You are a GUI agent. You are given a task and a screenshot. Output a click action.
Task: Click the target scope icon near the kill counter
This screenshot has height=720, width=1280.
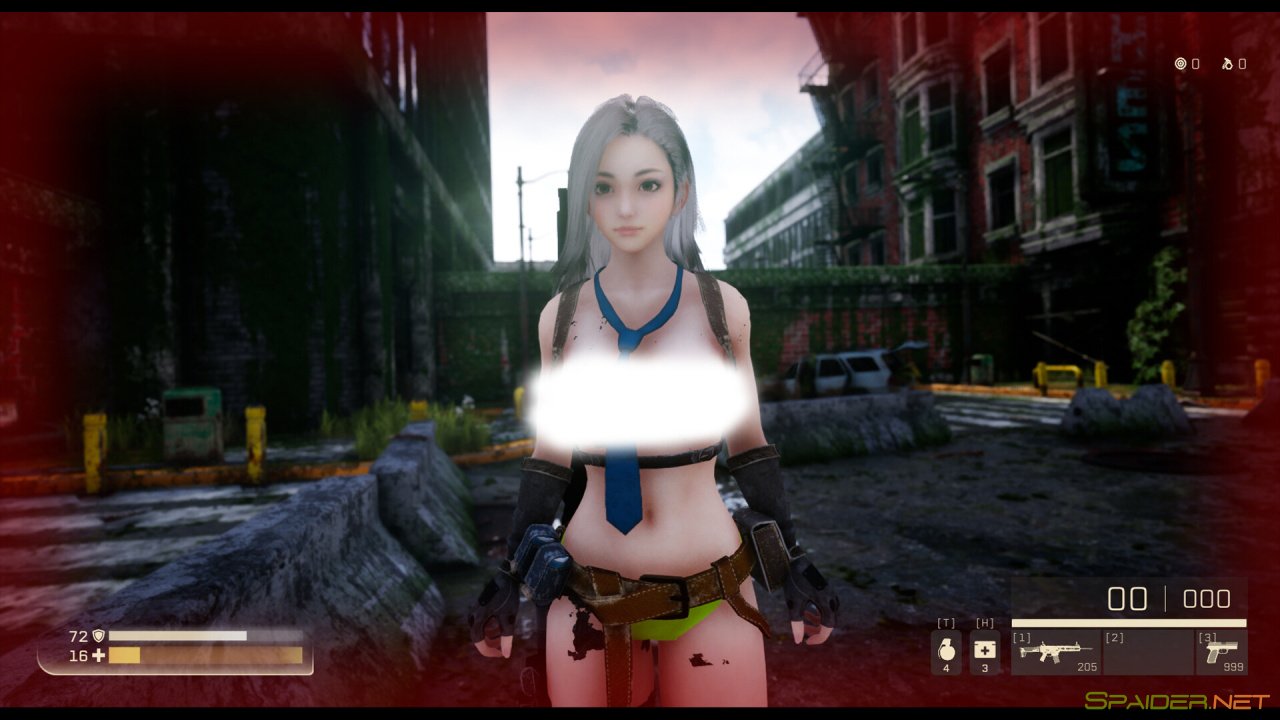(x=1181, y=63)
